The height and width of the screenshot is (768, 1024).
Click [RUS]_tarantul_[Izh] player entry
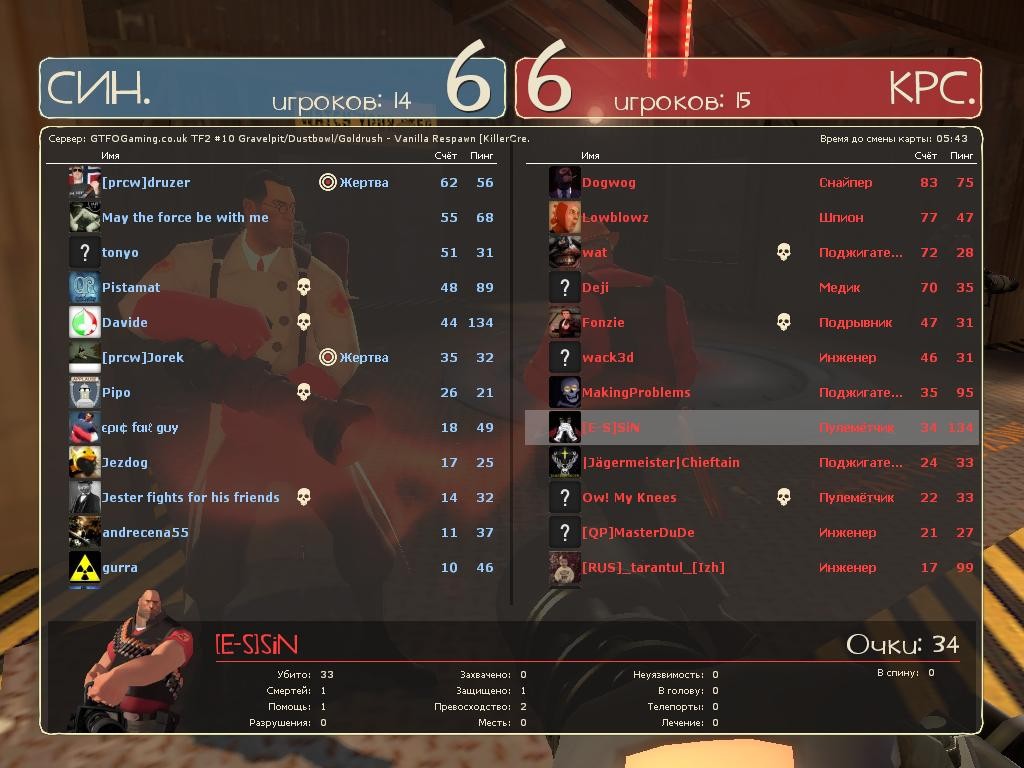click(x=653, y=568)
